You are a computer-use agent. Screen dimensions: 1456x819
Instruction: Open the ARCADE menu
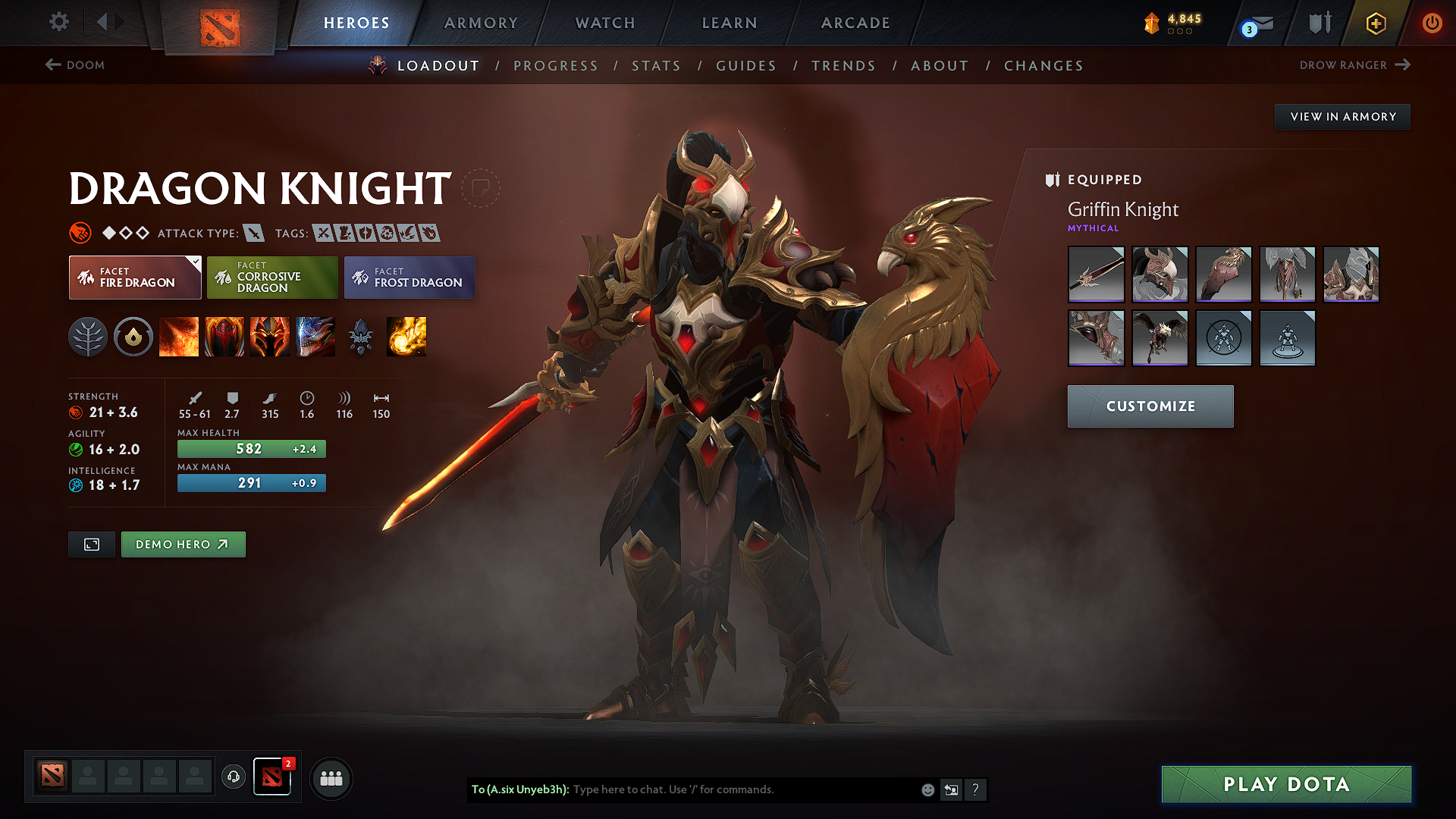coord(855,23)
